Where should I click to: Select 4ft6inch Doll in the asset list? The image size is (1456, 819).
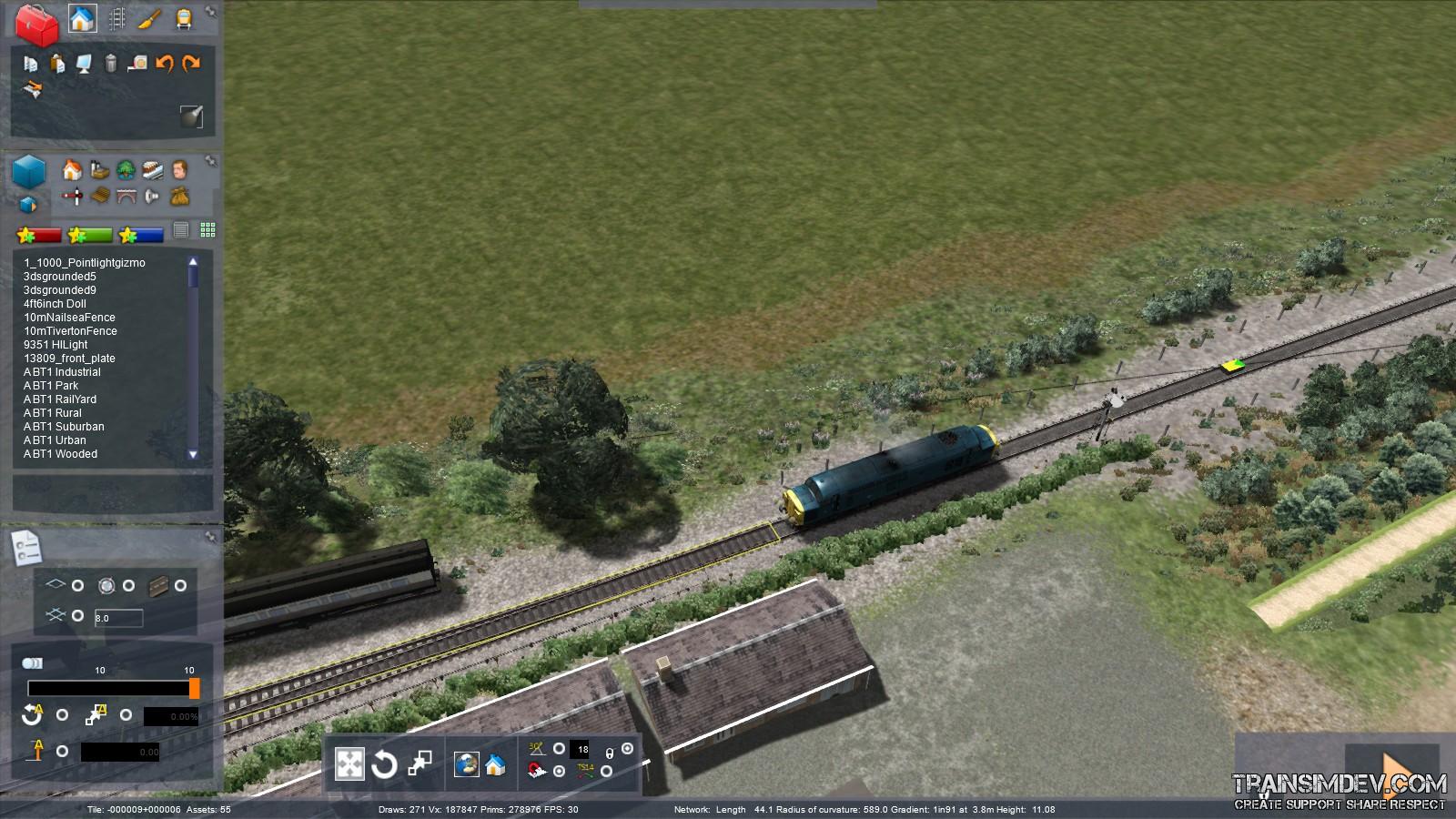(x=55, y=304)
